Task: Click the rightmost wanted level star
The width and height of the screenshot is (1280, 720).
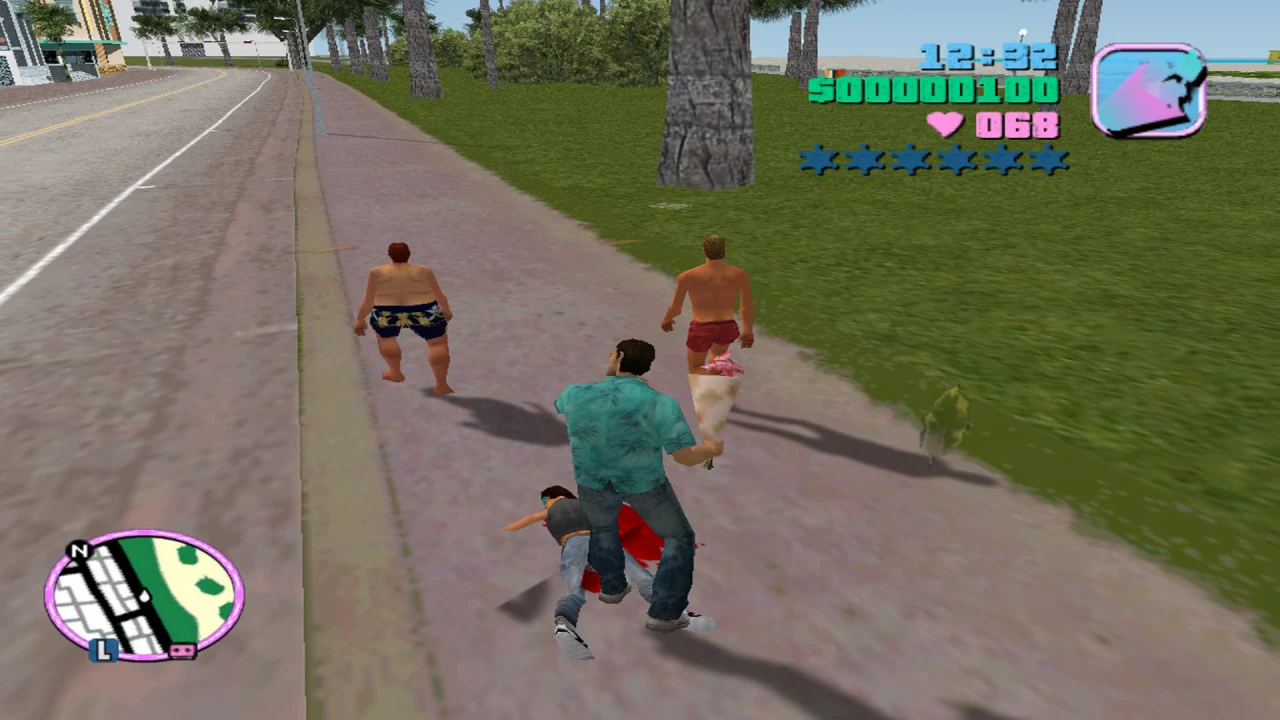Action: pyautogui.click(x=1051, y=161)
